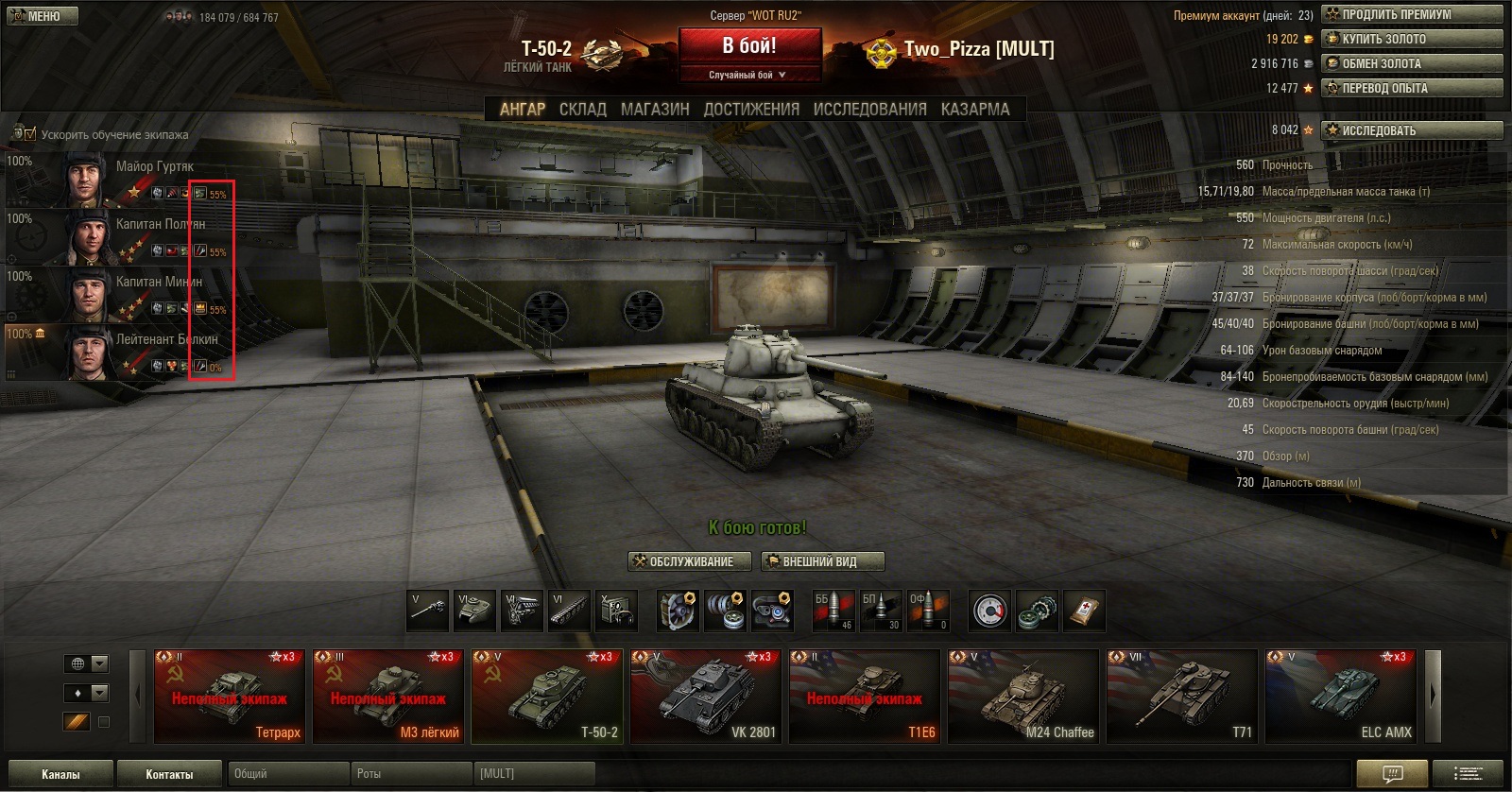Open ОБСЛУЖИВАНИЕ for the tank
Viewport: 1512px width, 792px height.
click(x=690, y=561)
